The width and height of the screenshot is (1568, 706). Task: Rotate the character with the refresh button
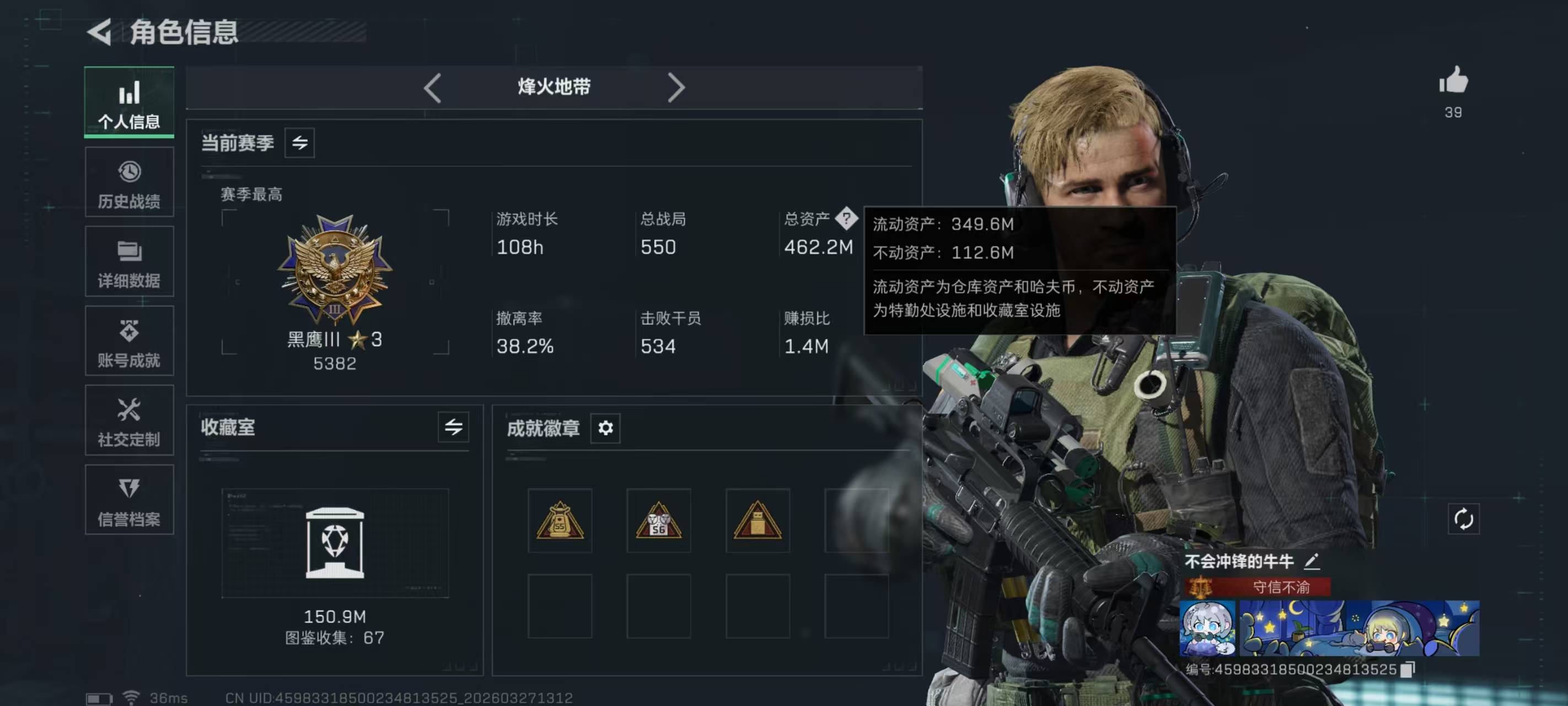[1463, 519]
